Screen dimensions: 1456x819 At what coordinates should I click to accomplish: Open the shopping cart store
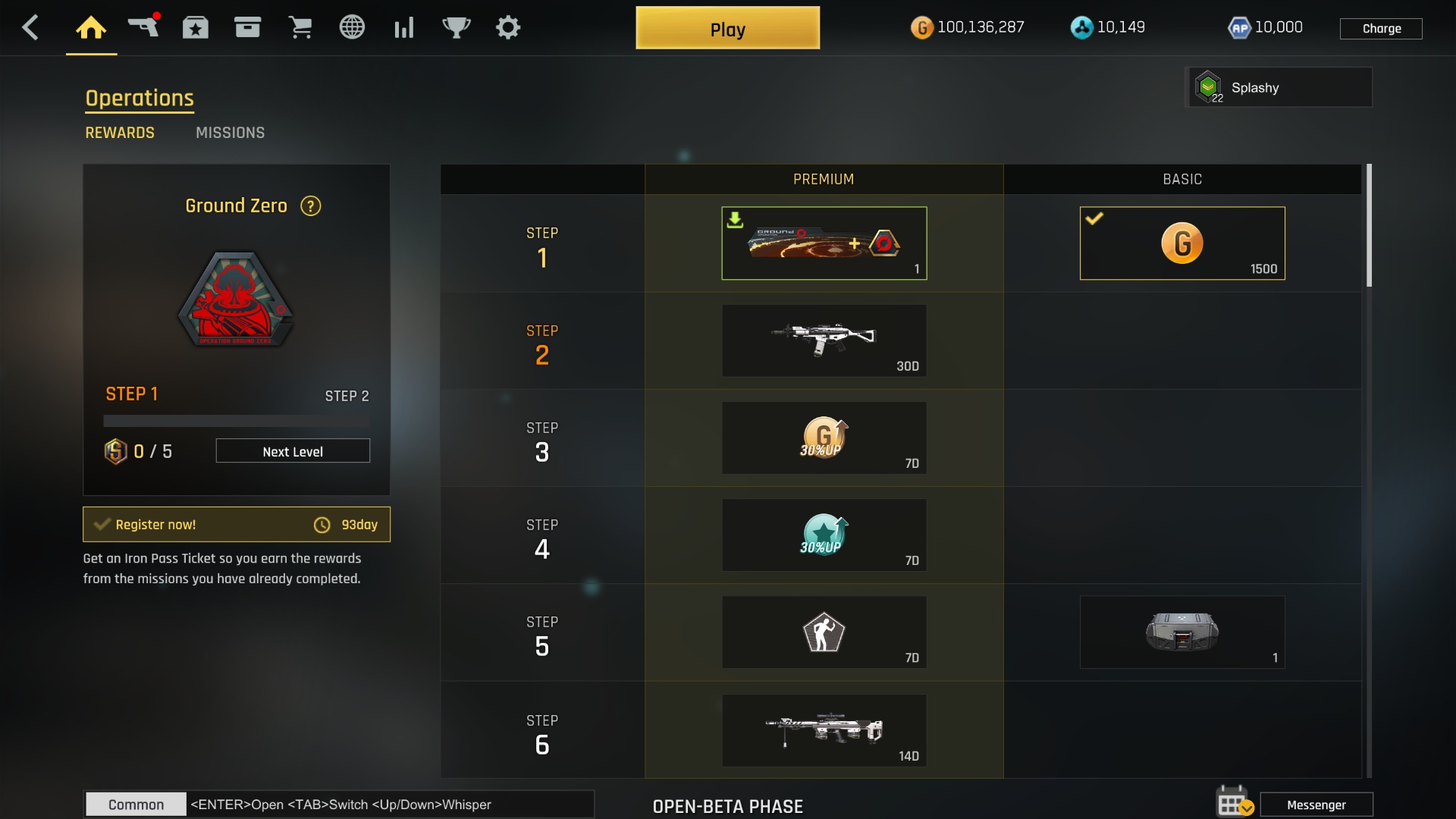pyautogui.click(x=300, y=28)
